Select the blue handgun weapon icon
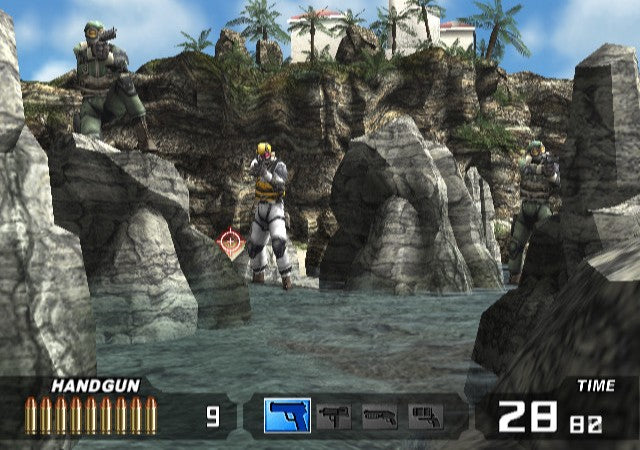This screenshot has height=450, width=640. 287,415
